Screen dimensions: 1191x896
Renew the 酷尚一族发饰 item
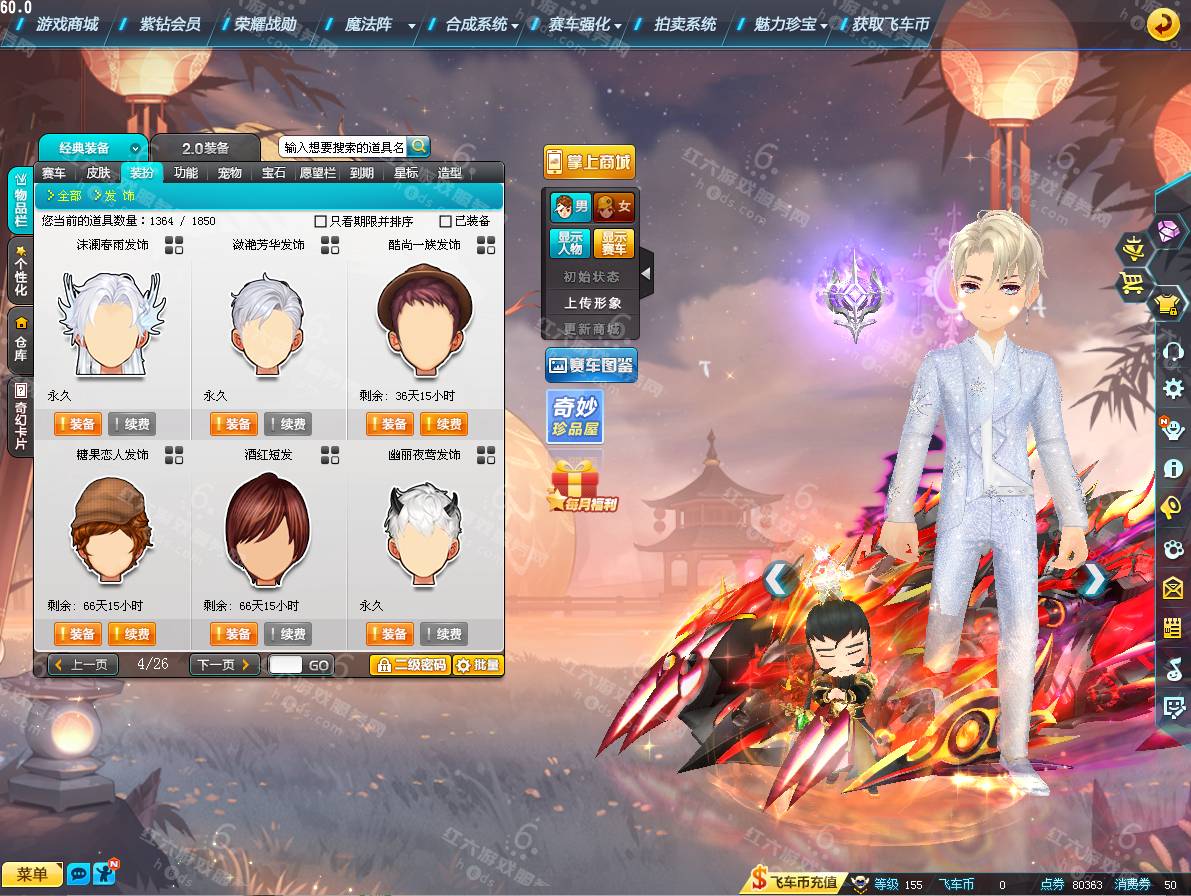(x=442, y=424)
